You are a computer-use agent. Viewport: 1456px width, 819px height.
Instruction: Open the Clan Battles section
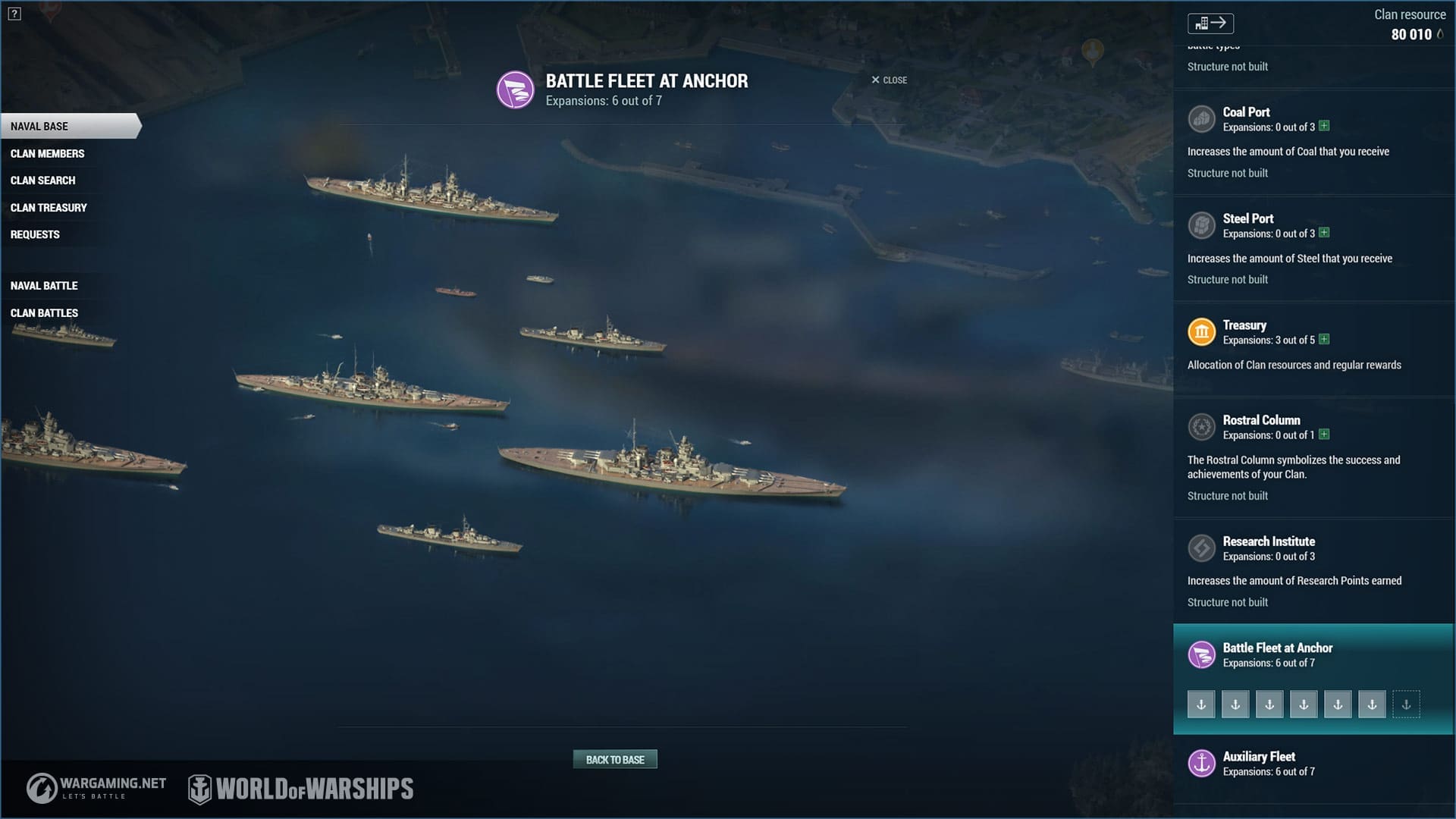click(x=44, y=313)
